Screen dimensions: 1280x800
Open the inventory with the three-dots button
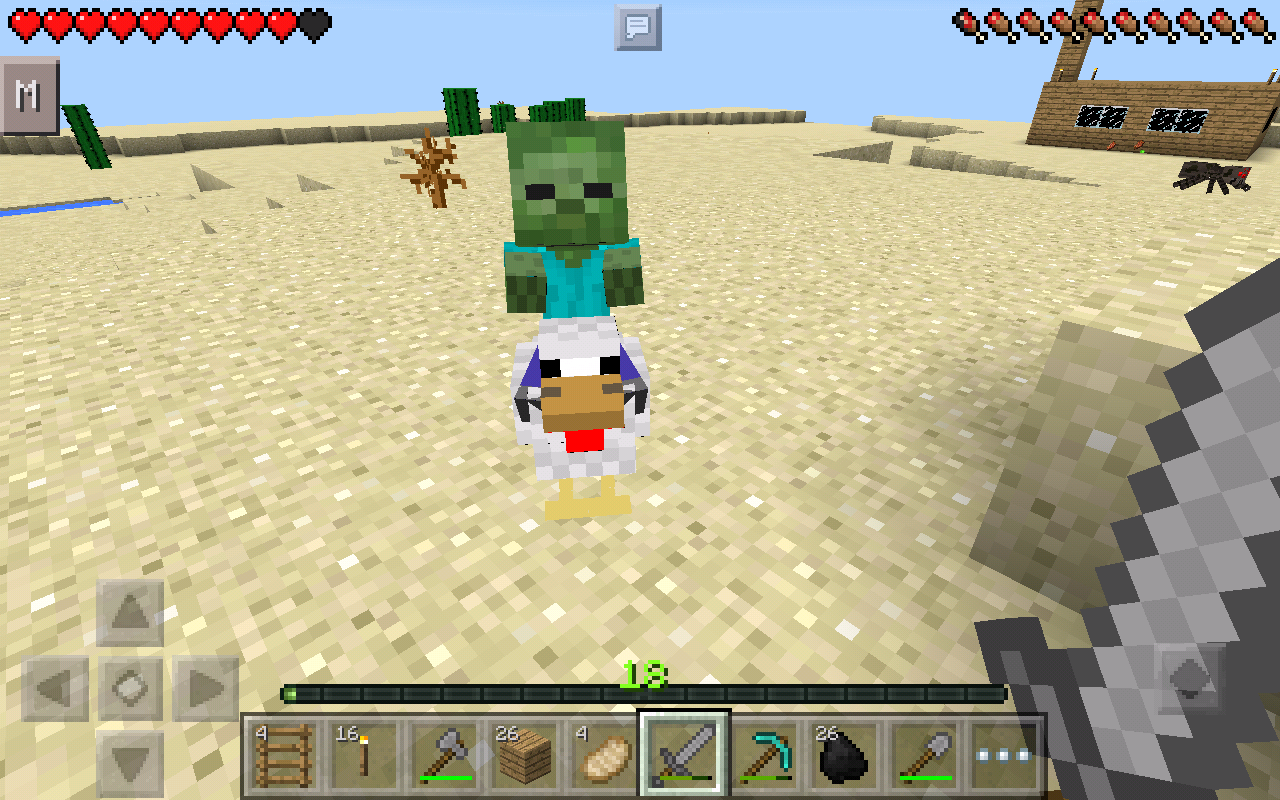point(1007,755)
